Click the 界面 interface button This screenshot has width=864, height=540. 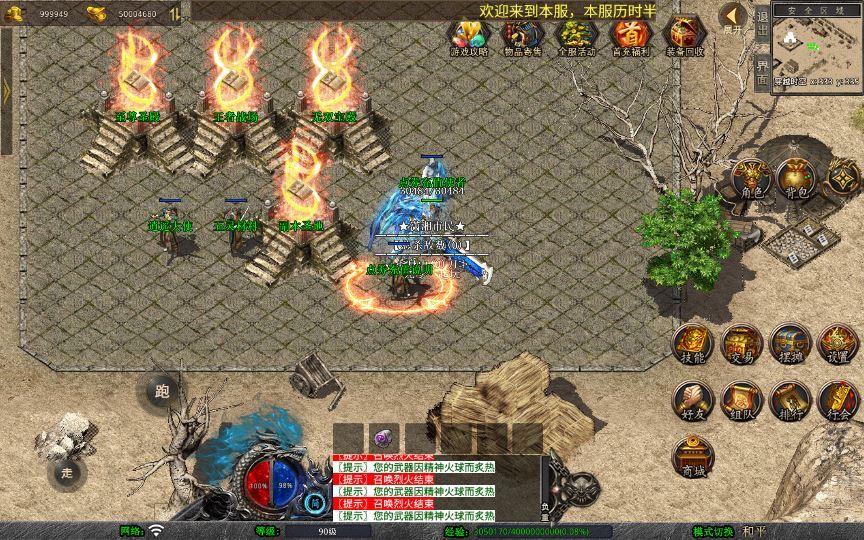762,73
